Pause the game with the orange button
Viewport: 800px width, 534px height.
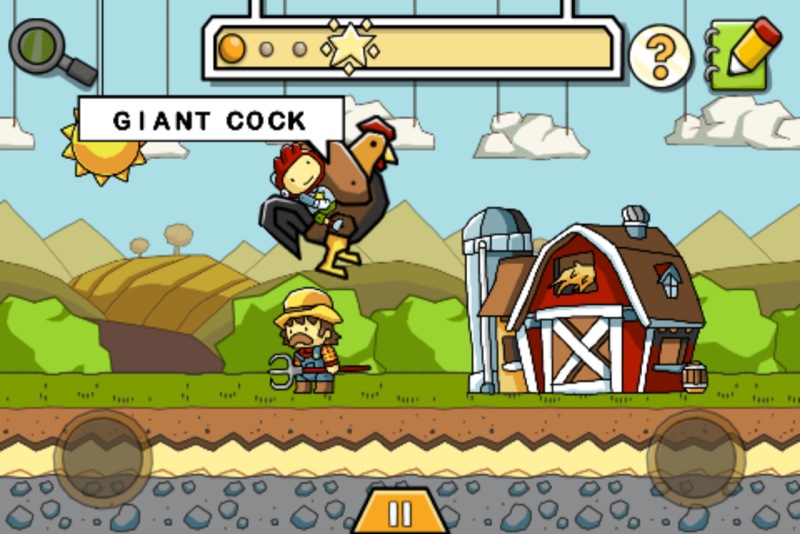tap(400, 514)
